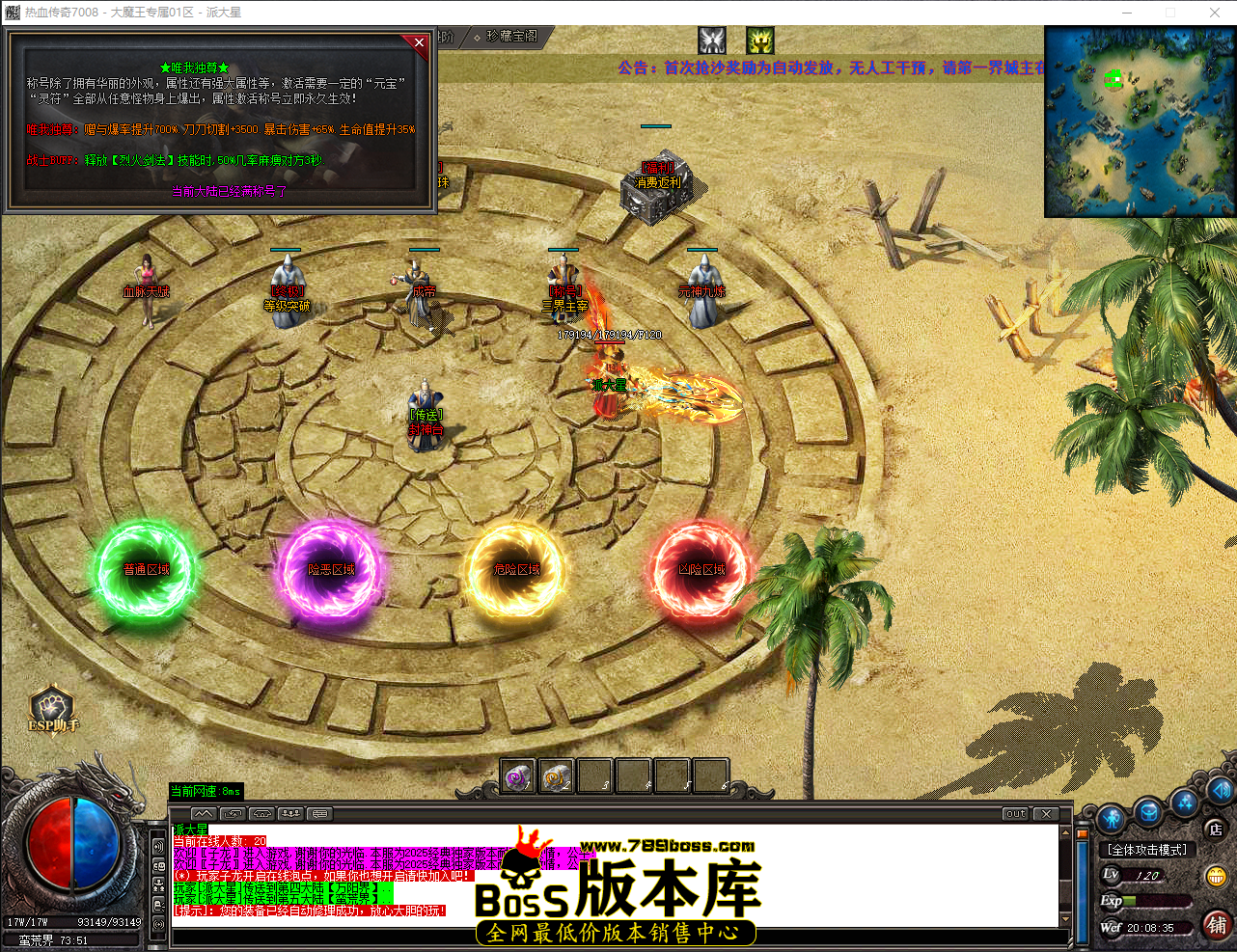Toggle the [全体攻击模式] attack mode
Viewport: 1237px width, 952px height.
pyautogui.click(x=1146, y=848)
